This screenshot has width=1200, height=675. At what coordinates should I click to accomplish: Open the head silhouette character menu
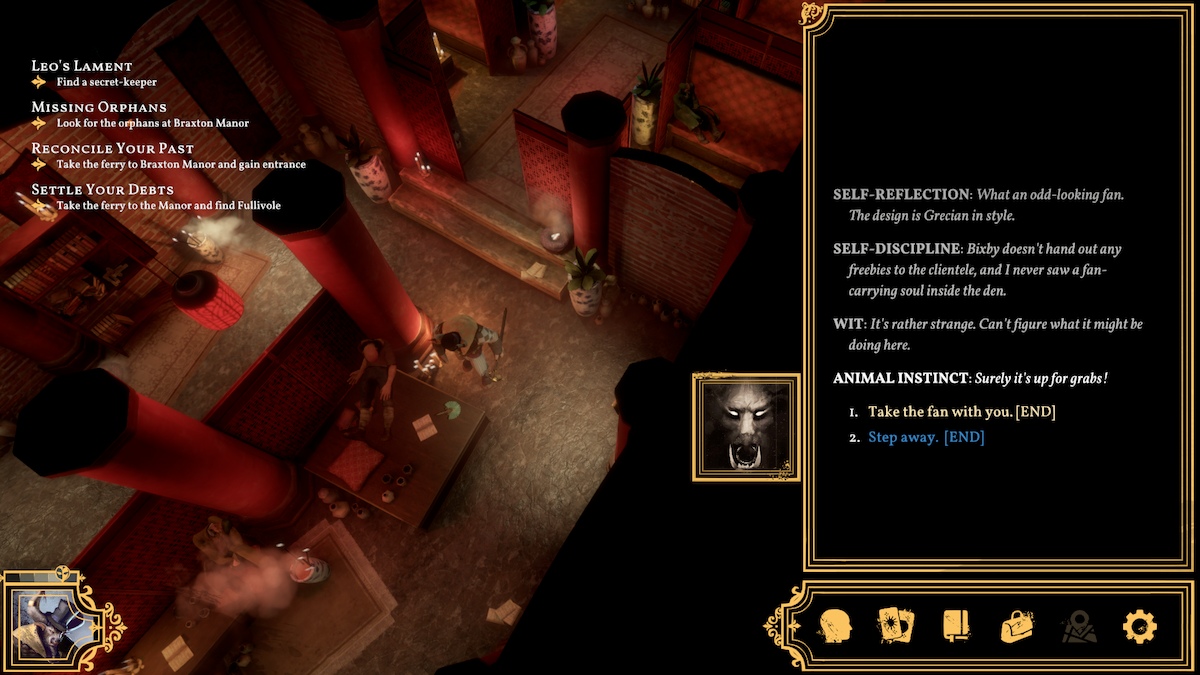click(835, 627)
